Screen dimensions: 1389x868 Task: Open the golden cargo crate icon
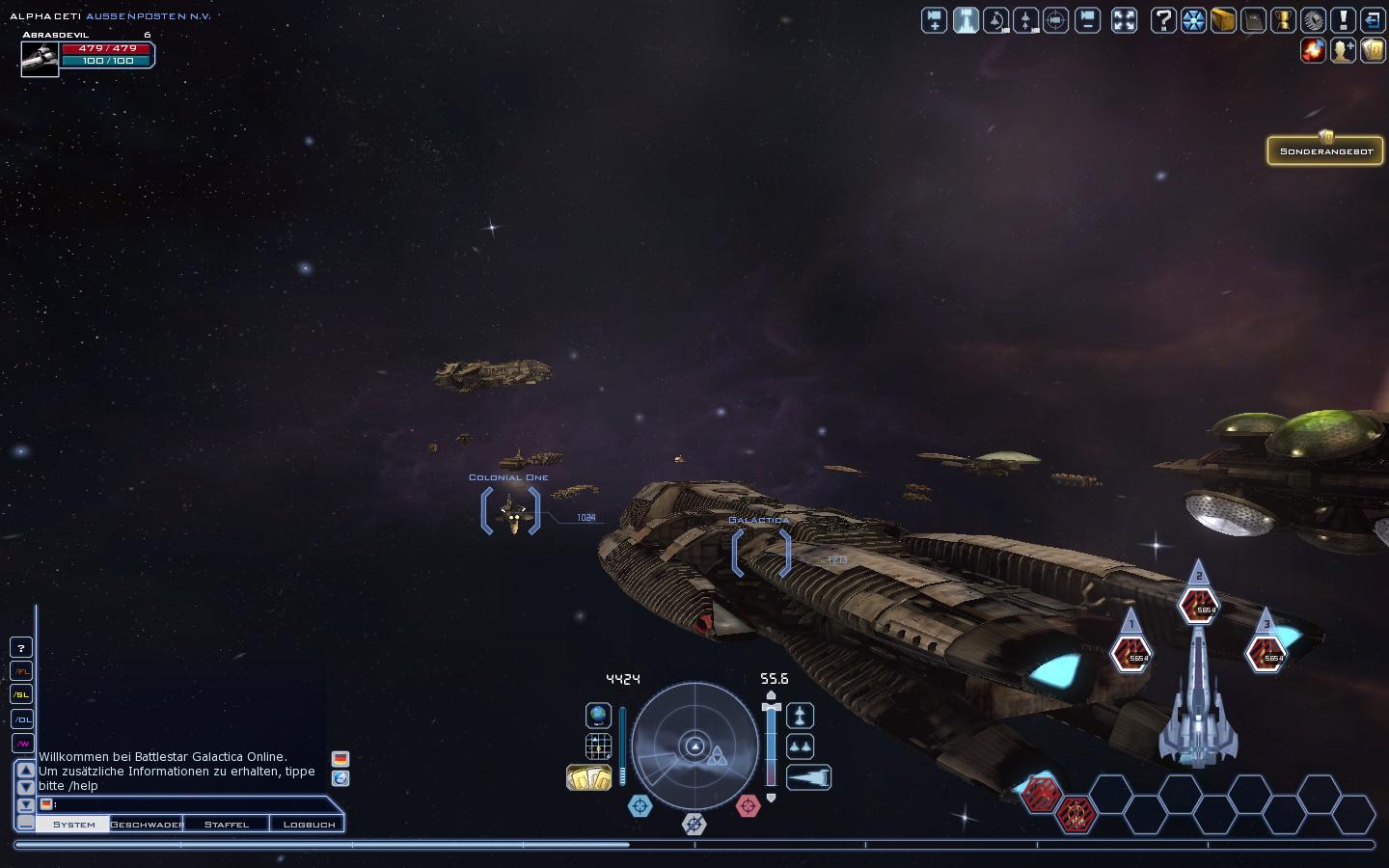[x=1223, y=20]
